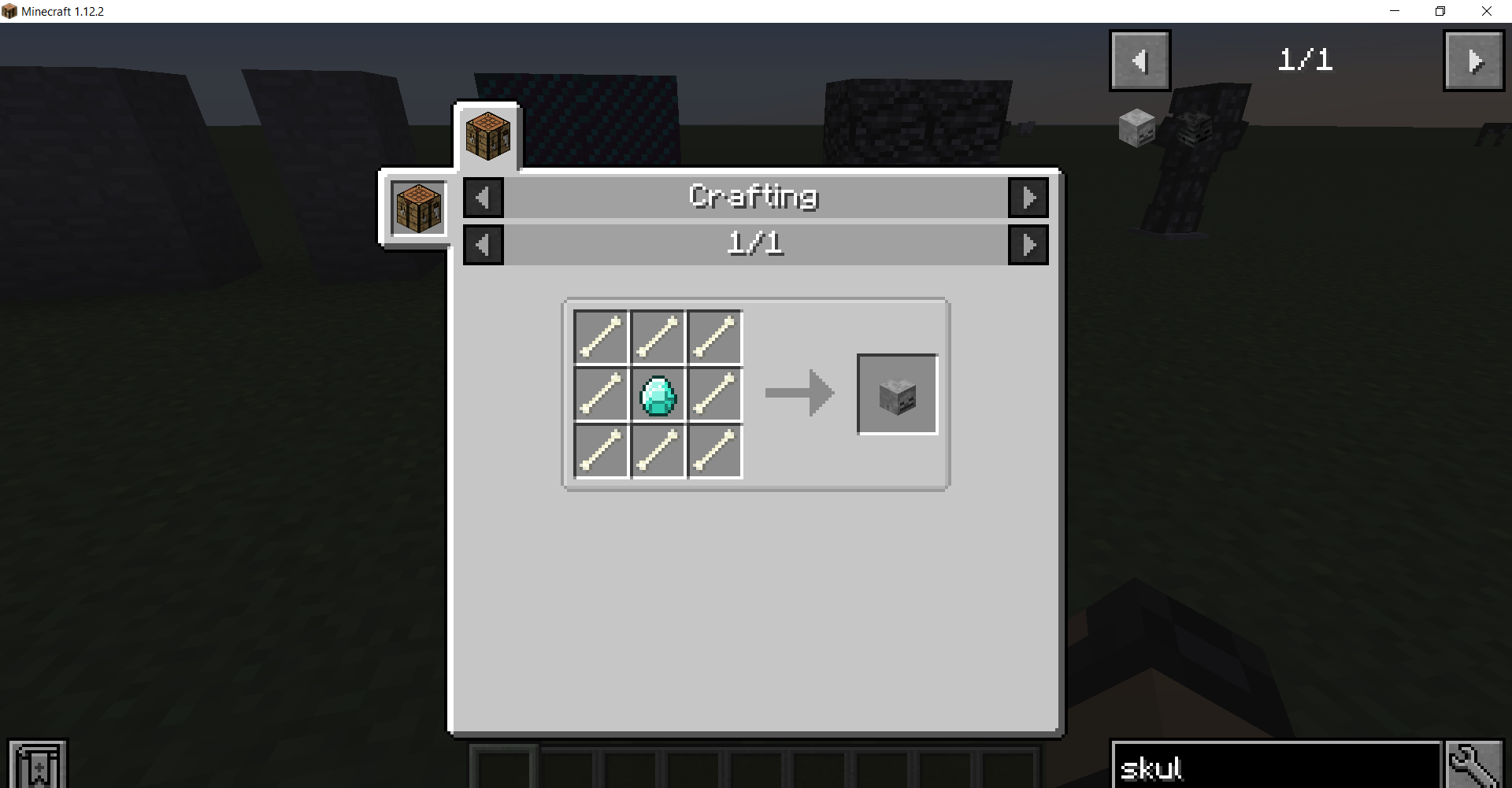Click the bone in the bottom-right crafting slot
Image resolution: width=1512 pixels, height=788 pixels.
click(x=715, y=451)
